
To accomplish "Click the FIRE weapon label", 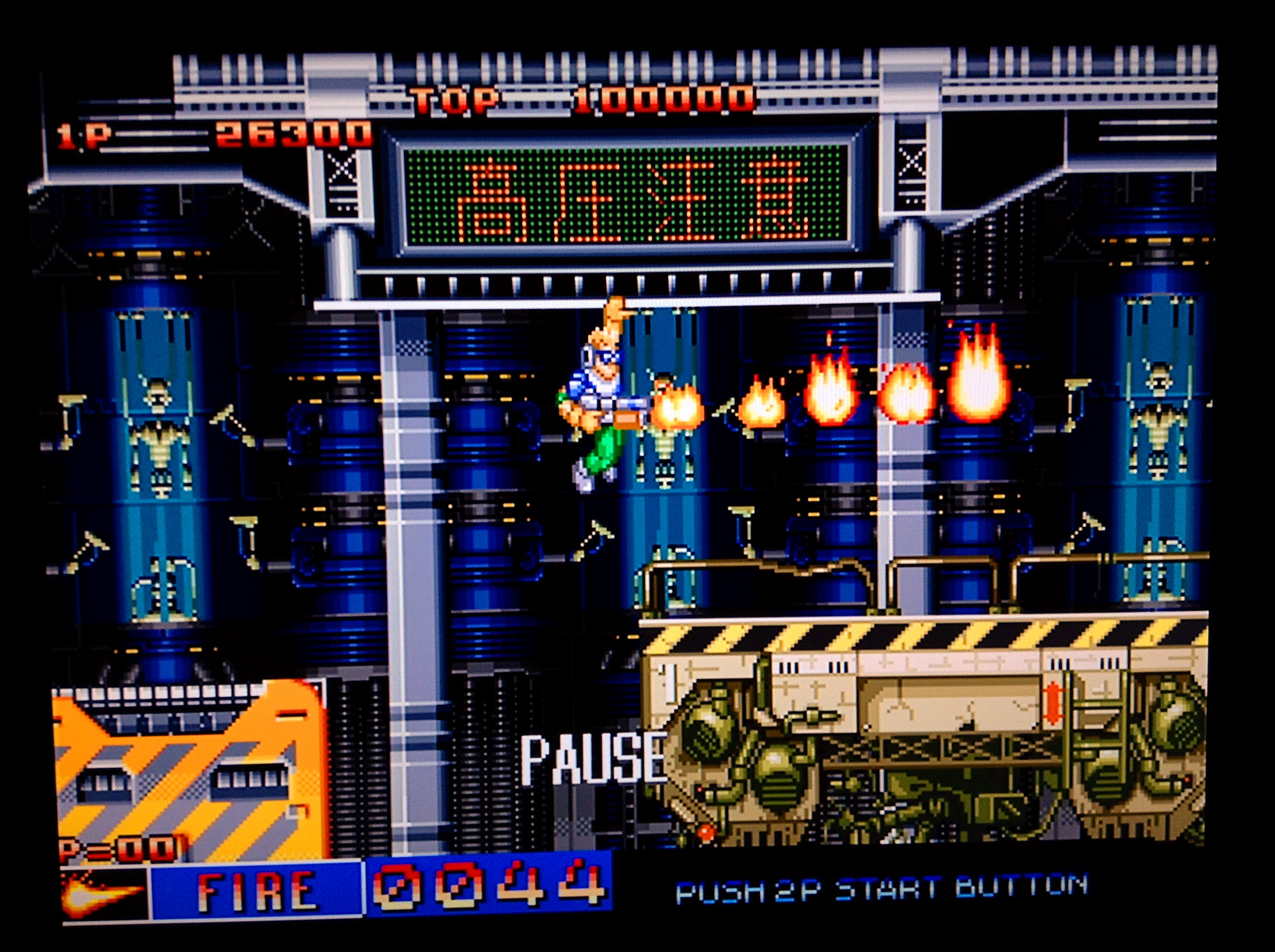I will pos(256,890).
